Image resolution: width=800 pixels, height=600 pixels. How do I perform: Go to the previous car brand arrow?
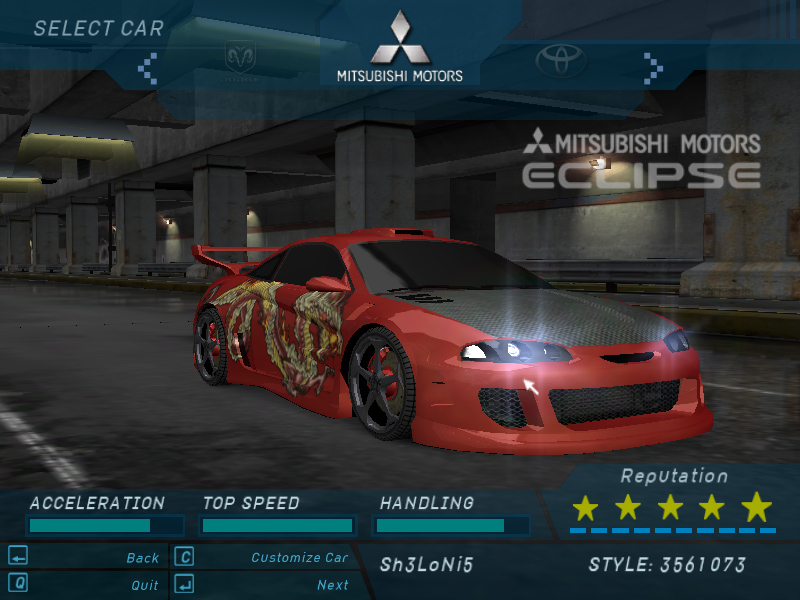point(148,67)
